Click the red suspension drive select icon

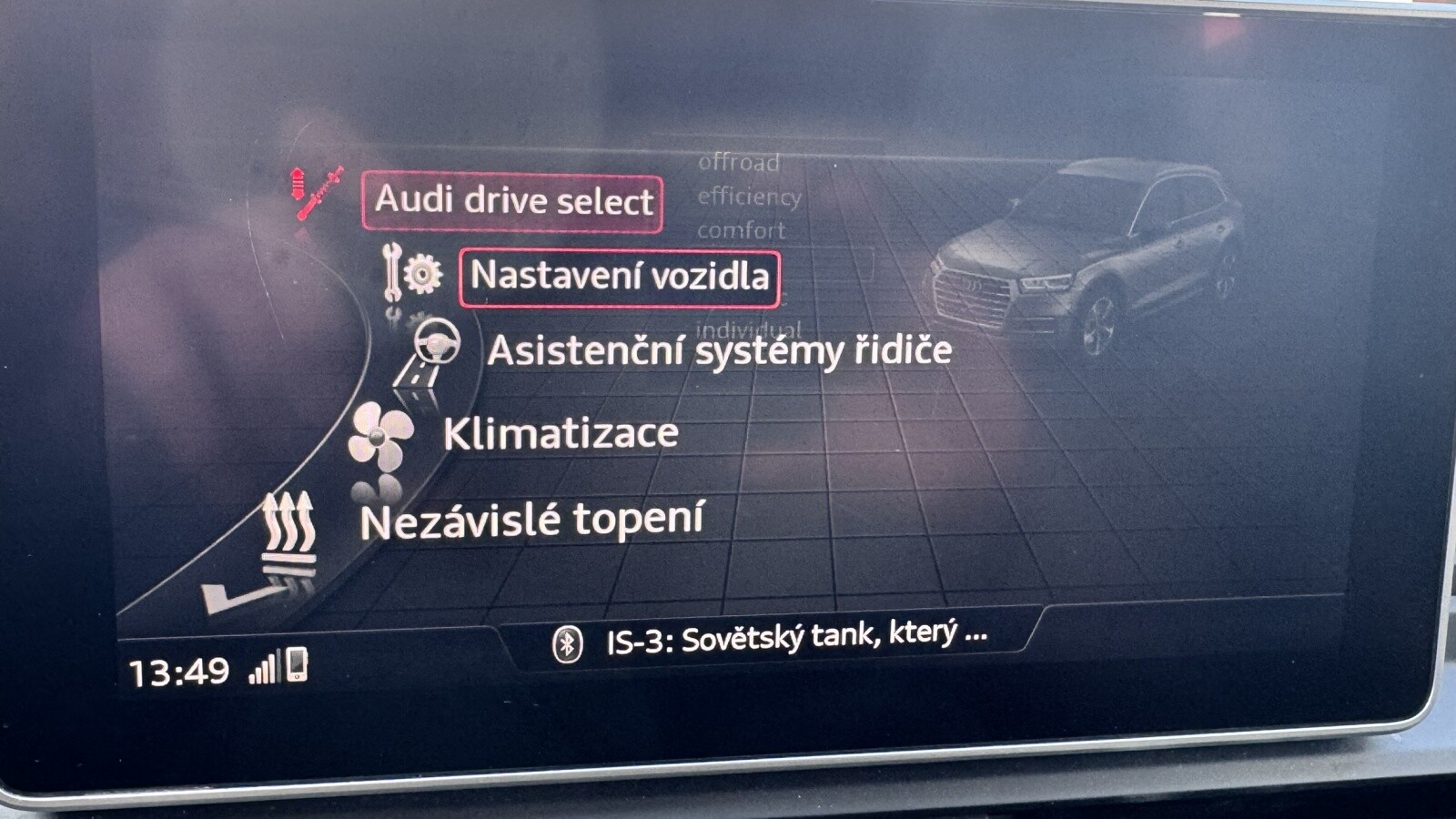[315, 191]
